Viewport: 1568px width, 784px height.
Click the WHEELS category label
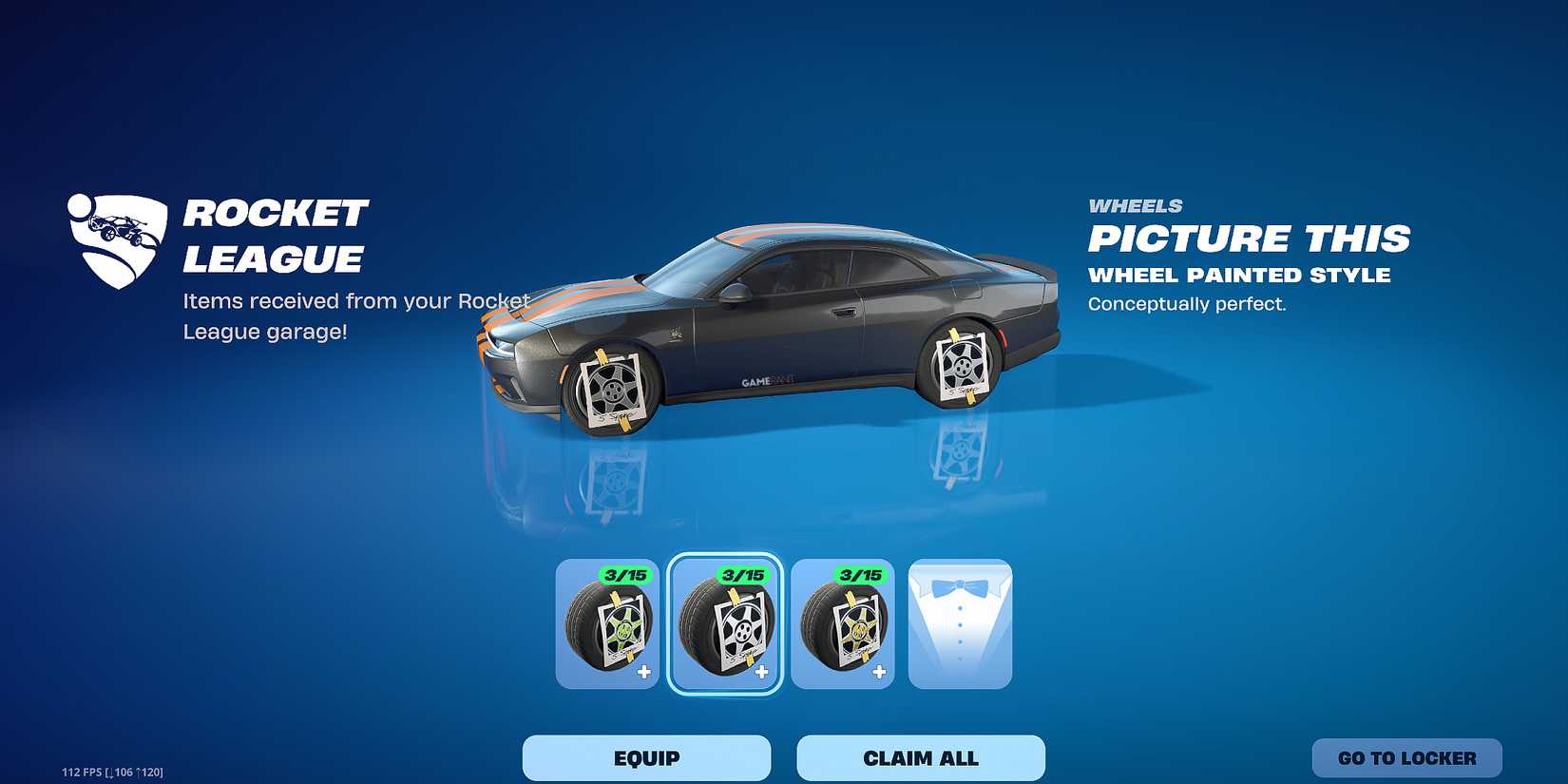[x=1137, y=204]
